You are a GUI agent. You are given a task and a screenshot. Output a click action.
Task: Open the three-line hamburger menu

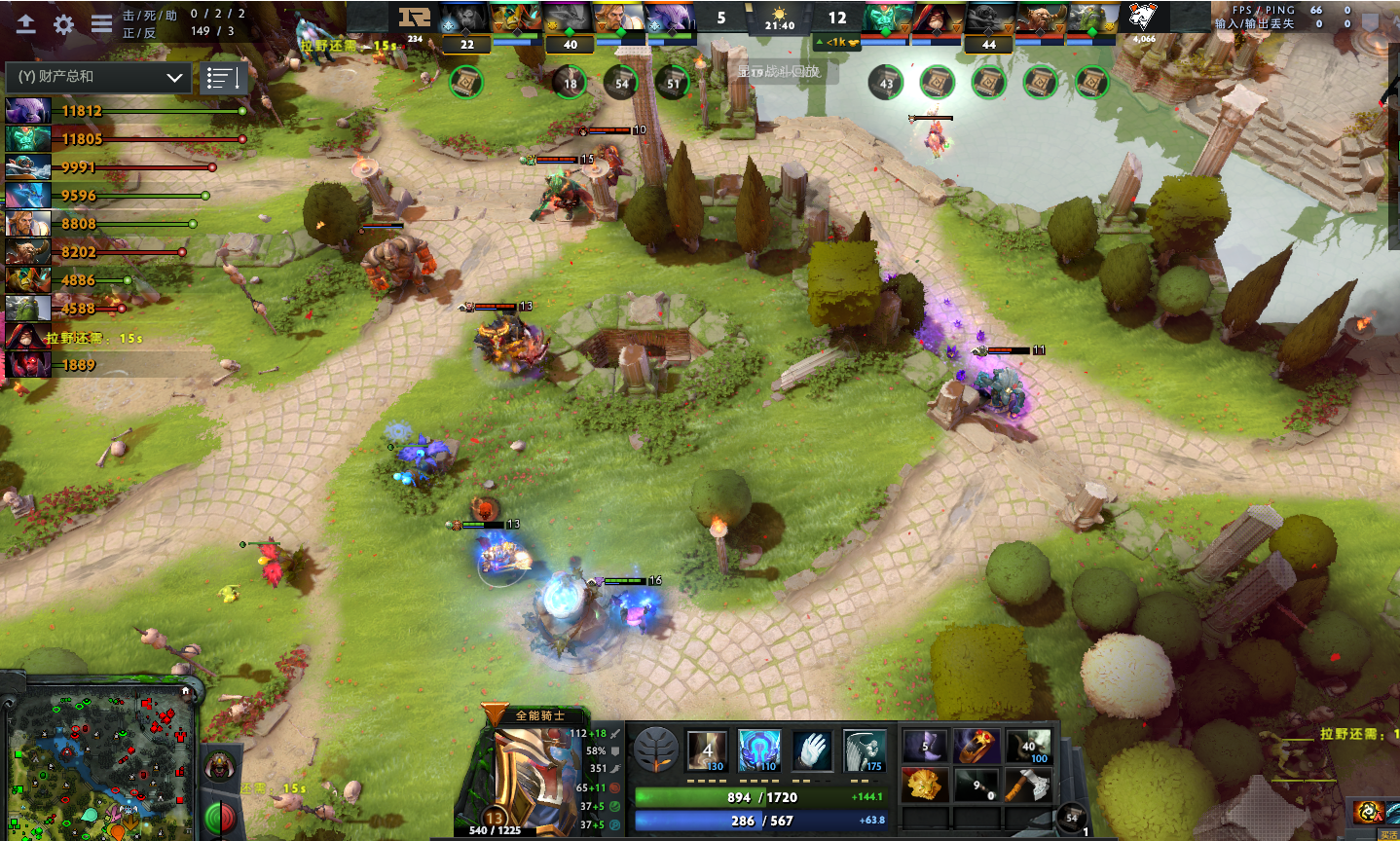pyautogui.click(x=101, y=24)
